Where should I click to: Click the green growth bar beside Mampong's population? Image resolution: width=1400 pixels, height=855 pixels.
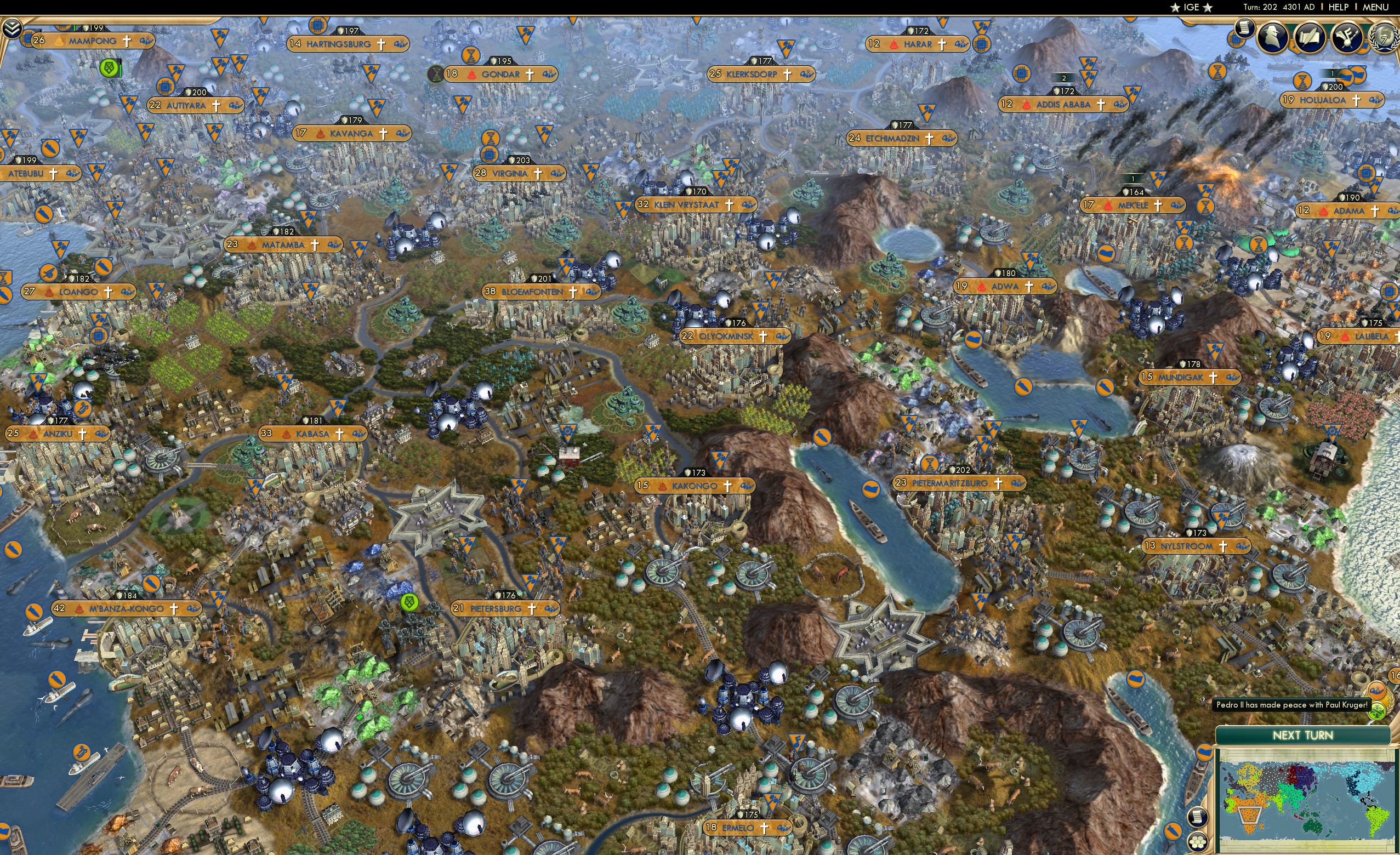[x=76, y=28]
